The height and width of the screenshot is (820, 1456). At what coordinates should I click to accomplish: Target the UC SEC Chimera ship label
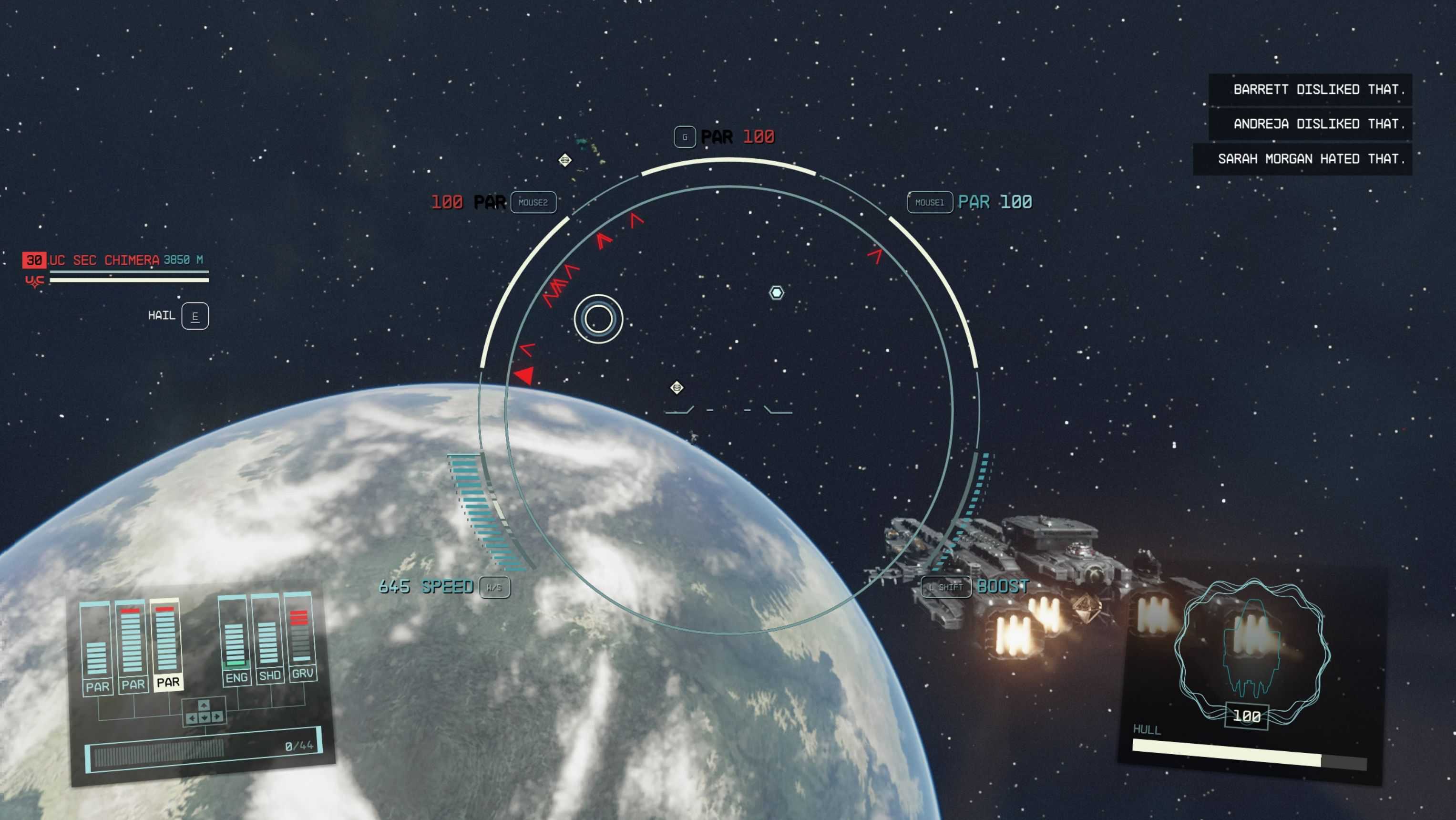pos(104,260)
